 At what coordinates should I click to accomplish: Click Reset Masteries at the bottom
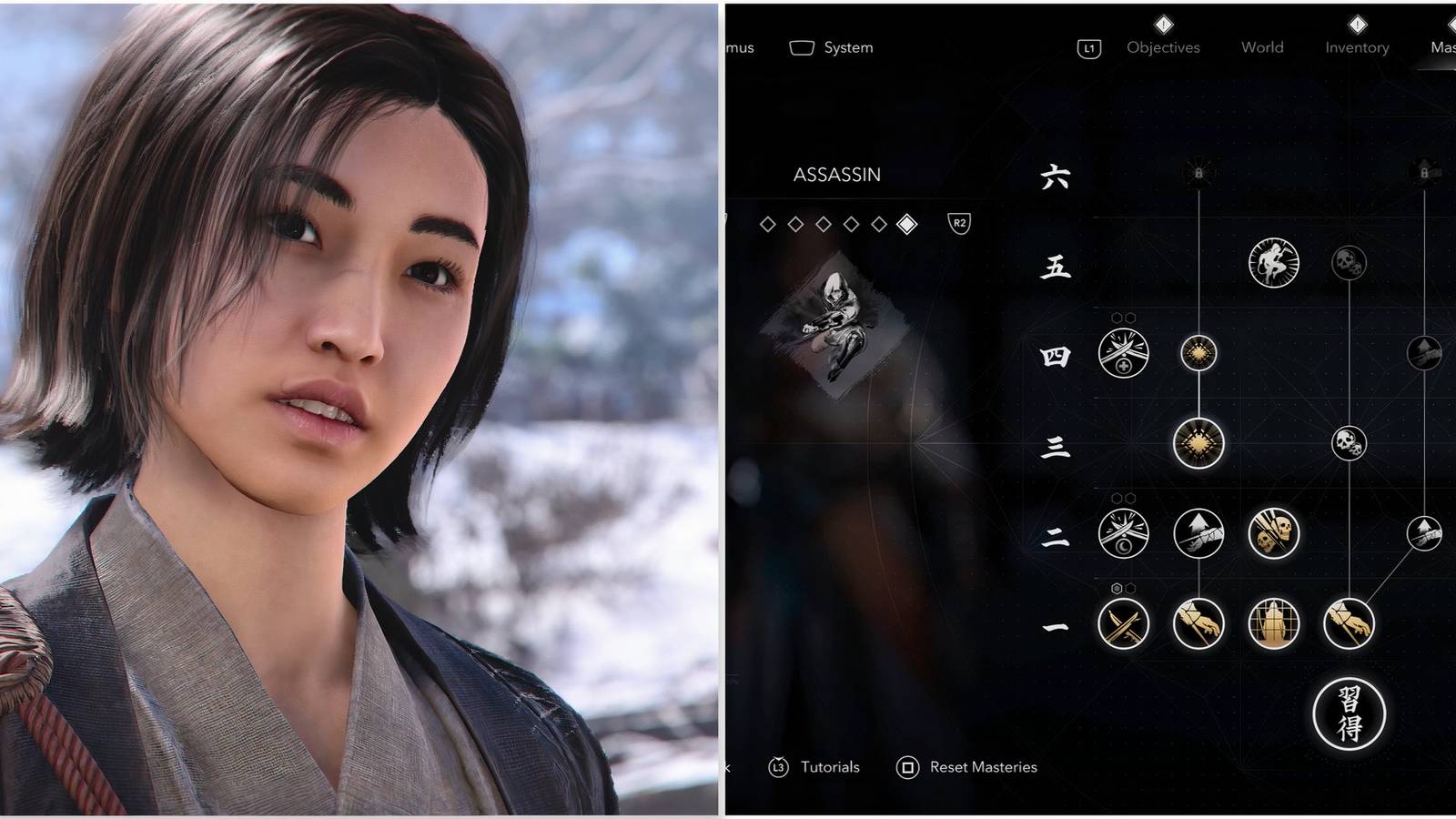tap(978, 767)
